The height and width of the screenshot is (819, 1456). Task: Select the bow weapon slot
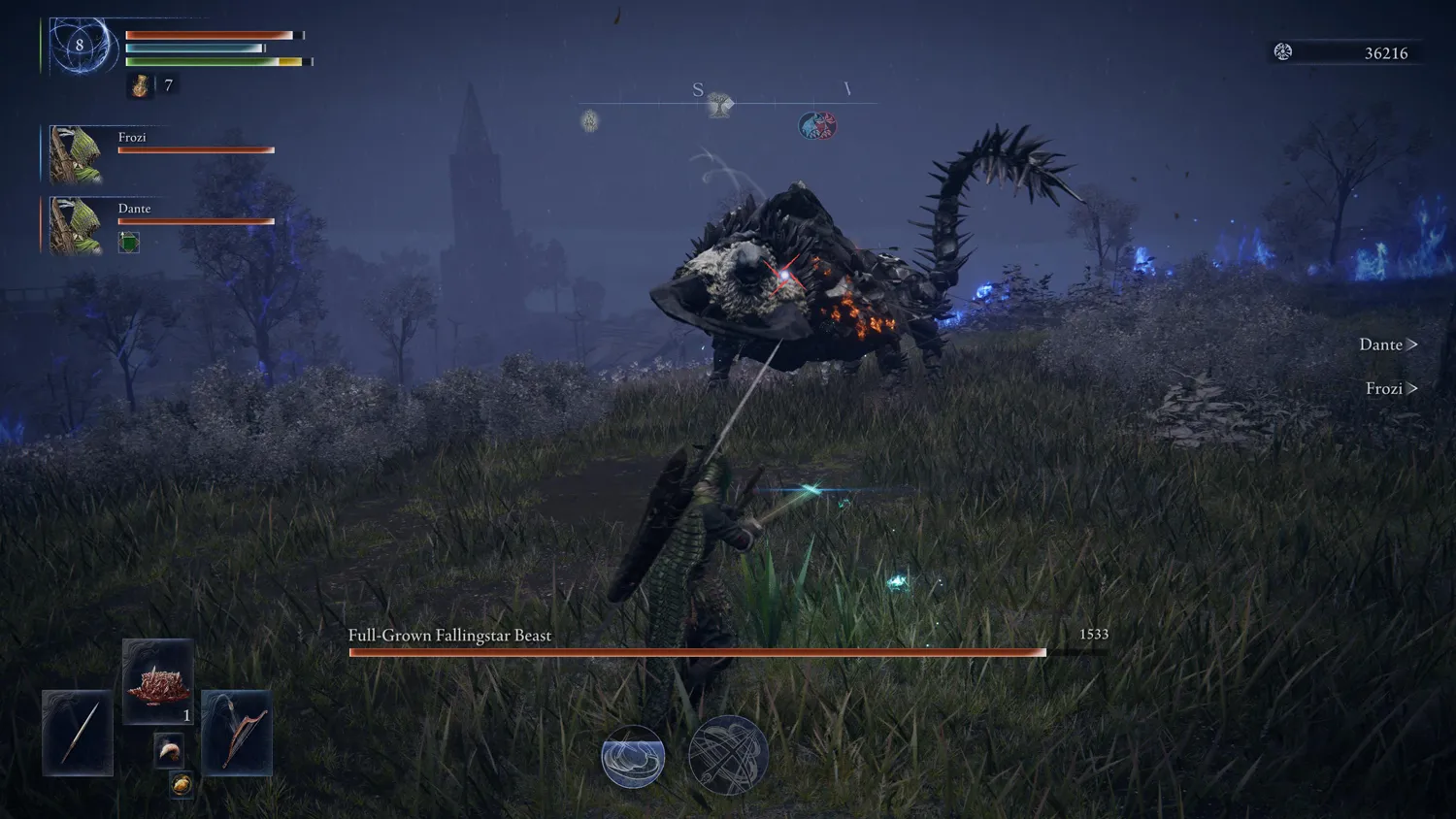[237, 733]
